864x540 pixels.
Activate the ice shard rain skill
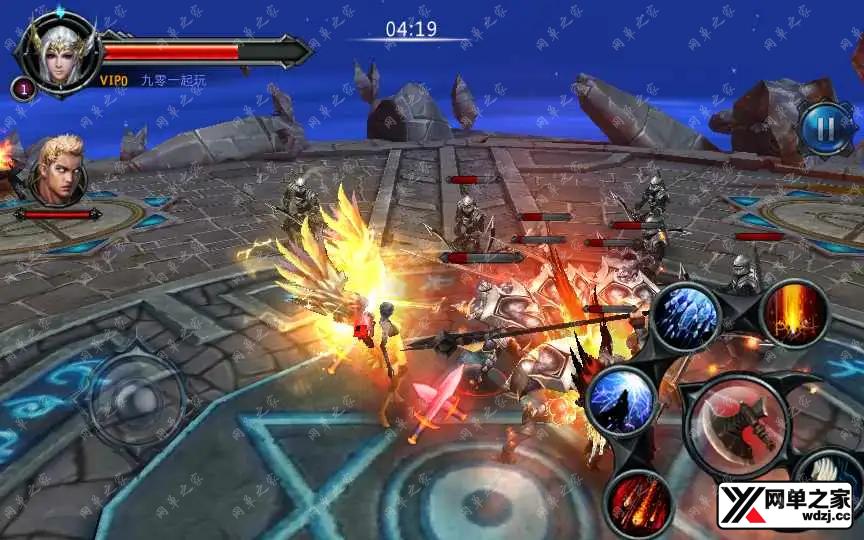pos(686,316)
